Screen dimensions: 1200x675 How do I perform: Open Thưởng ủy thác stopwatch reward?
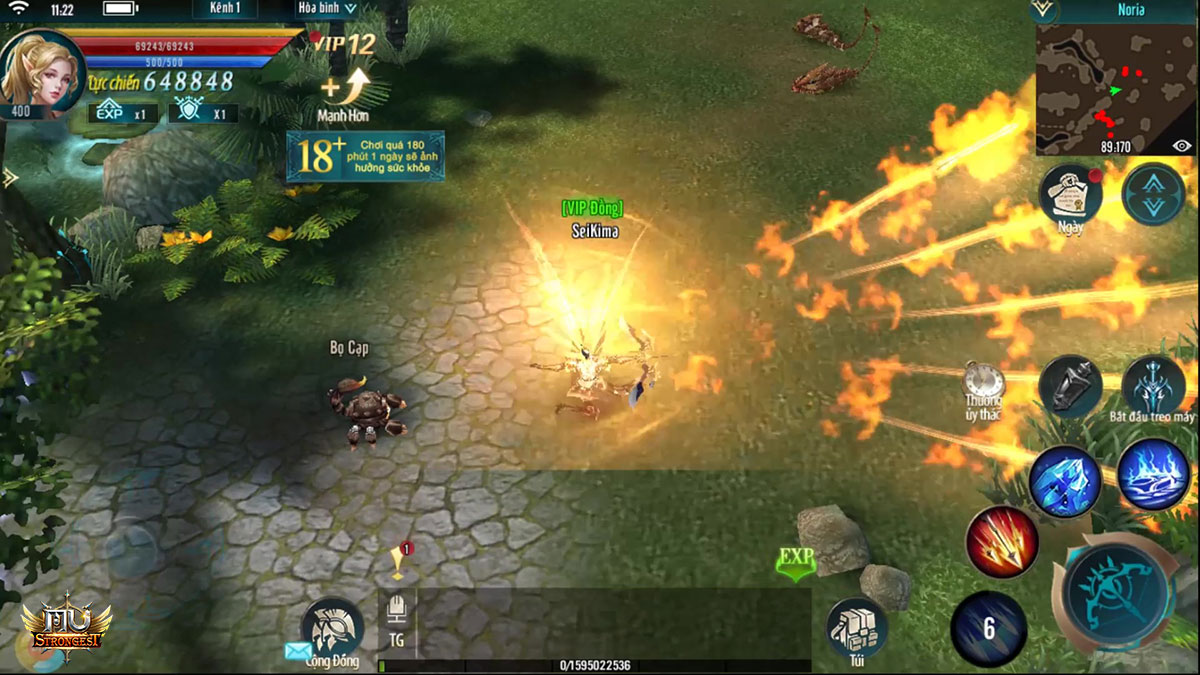coord(984,385)
